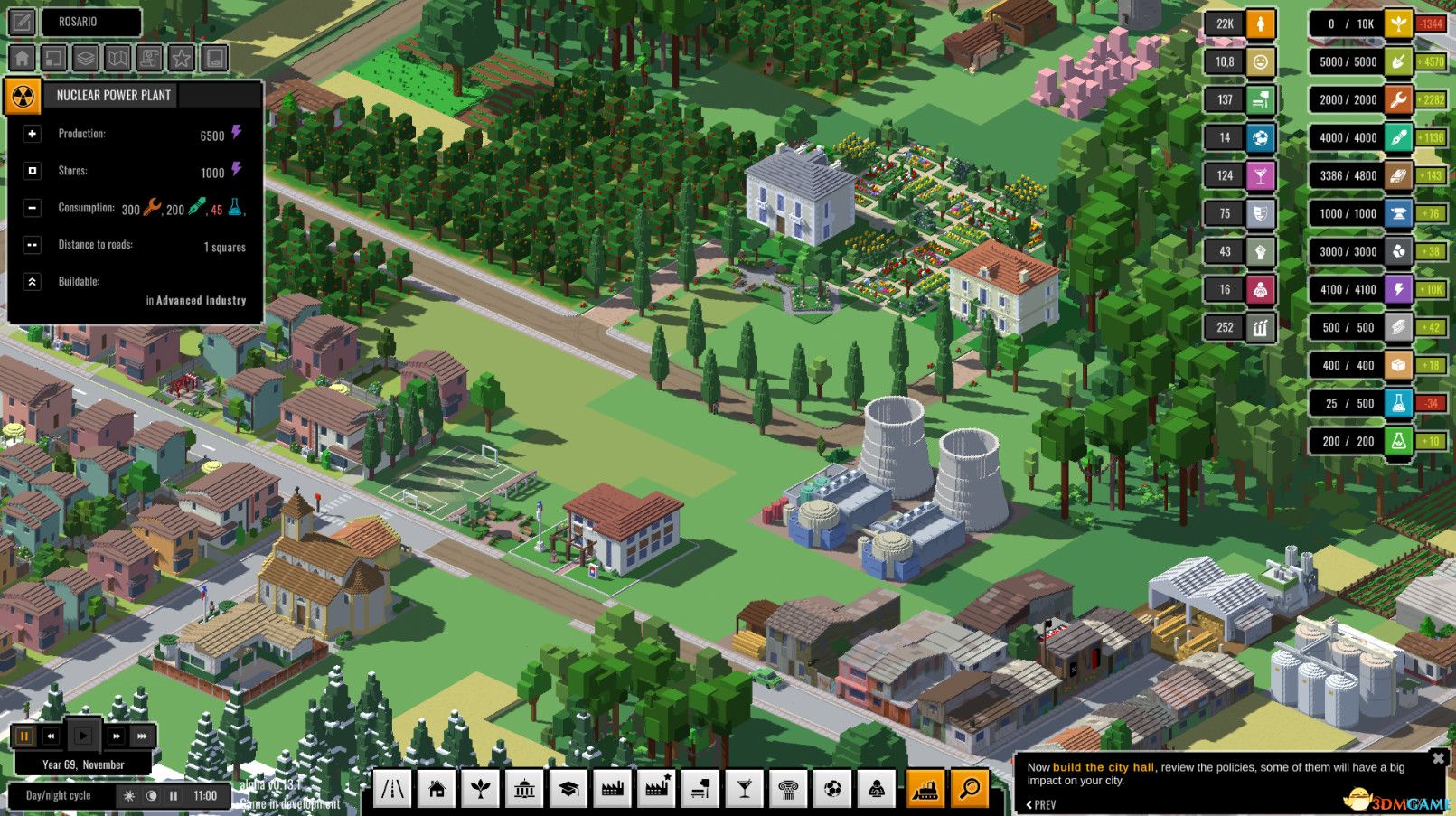Select the Bulldozer demolish tool

tap(923, 788)
